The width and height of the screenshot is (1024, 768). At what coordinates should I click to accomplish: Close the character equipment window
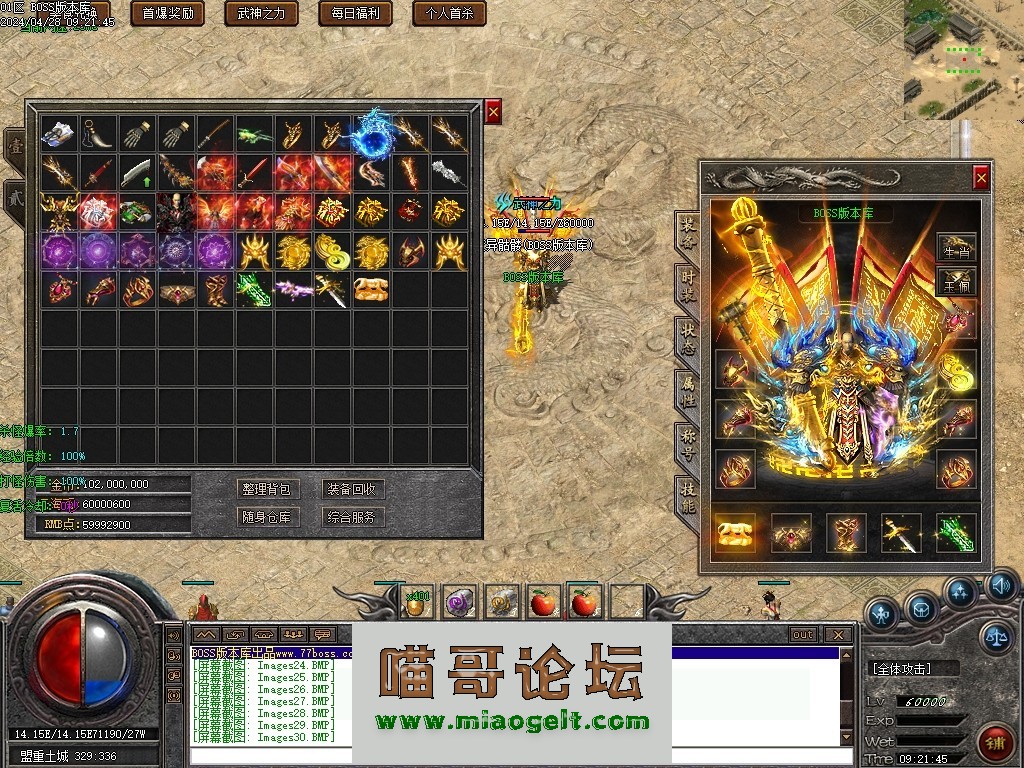click(981, 178)
